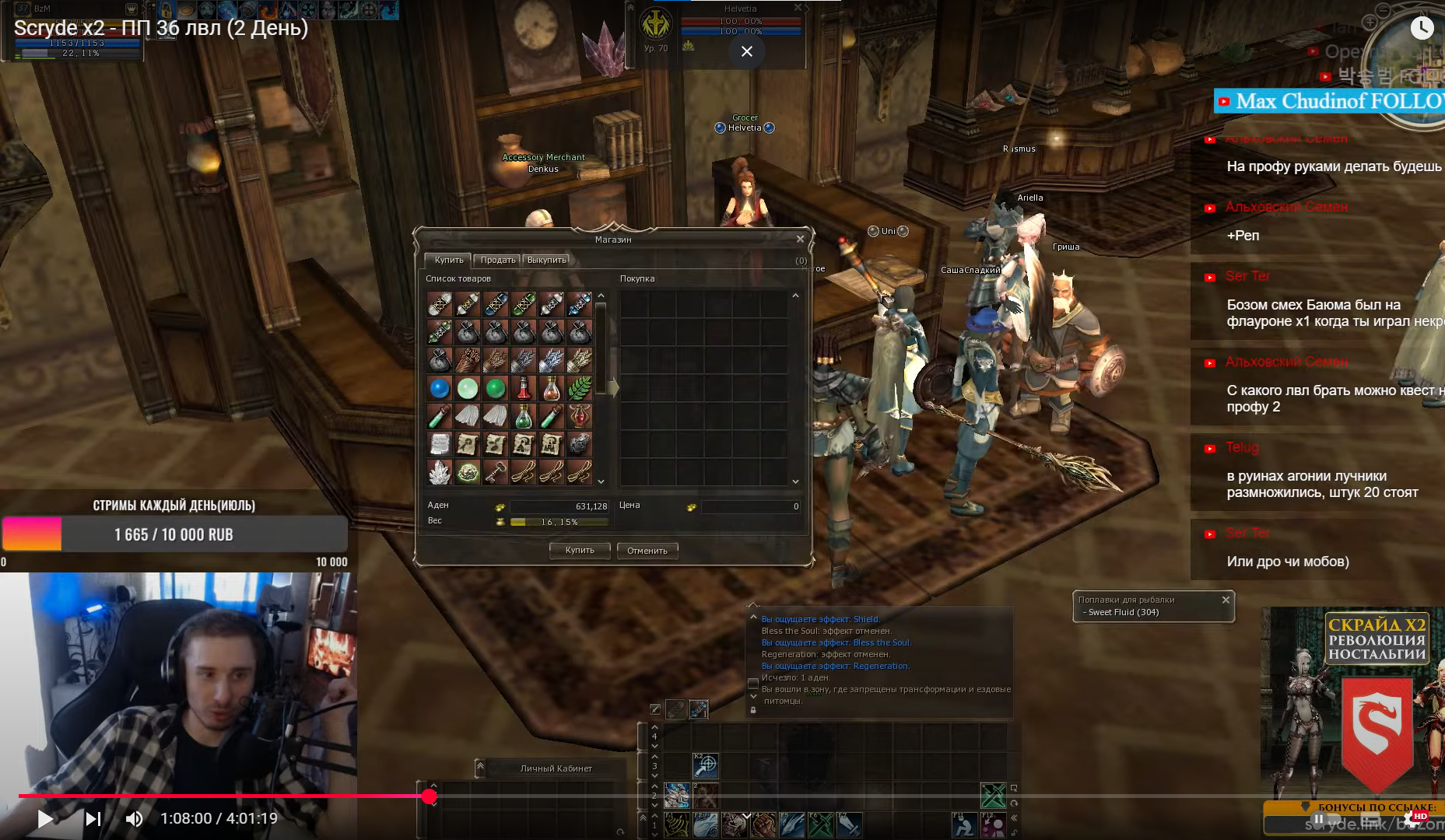This screenshot has height=840, width=1445.
Task: Choose the red potion bottle item
Action: pos(524,388)
